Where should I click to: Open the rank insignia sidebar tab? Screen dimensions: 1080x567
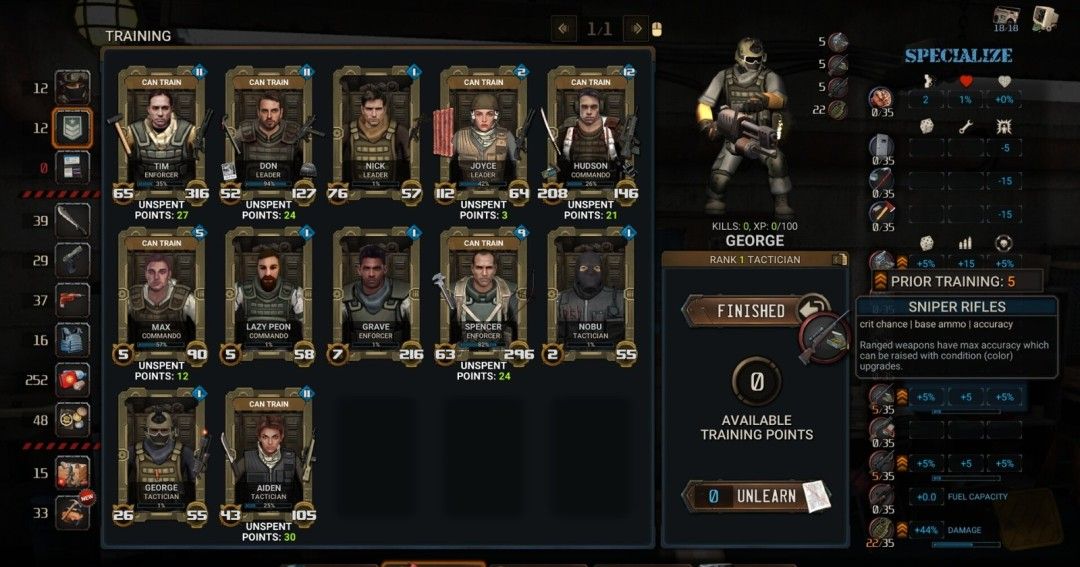coord(73,127)
